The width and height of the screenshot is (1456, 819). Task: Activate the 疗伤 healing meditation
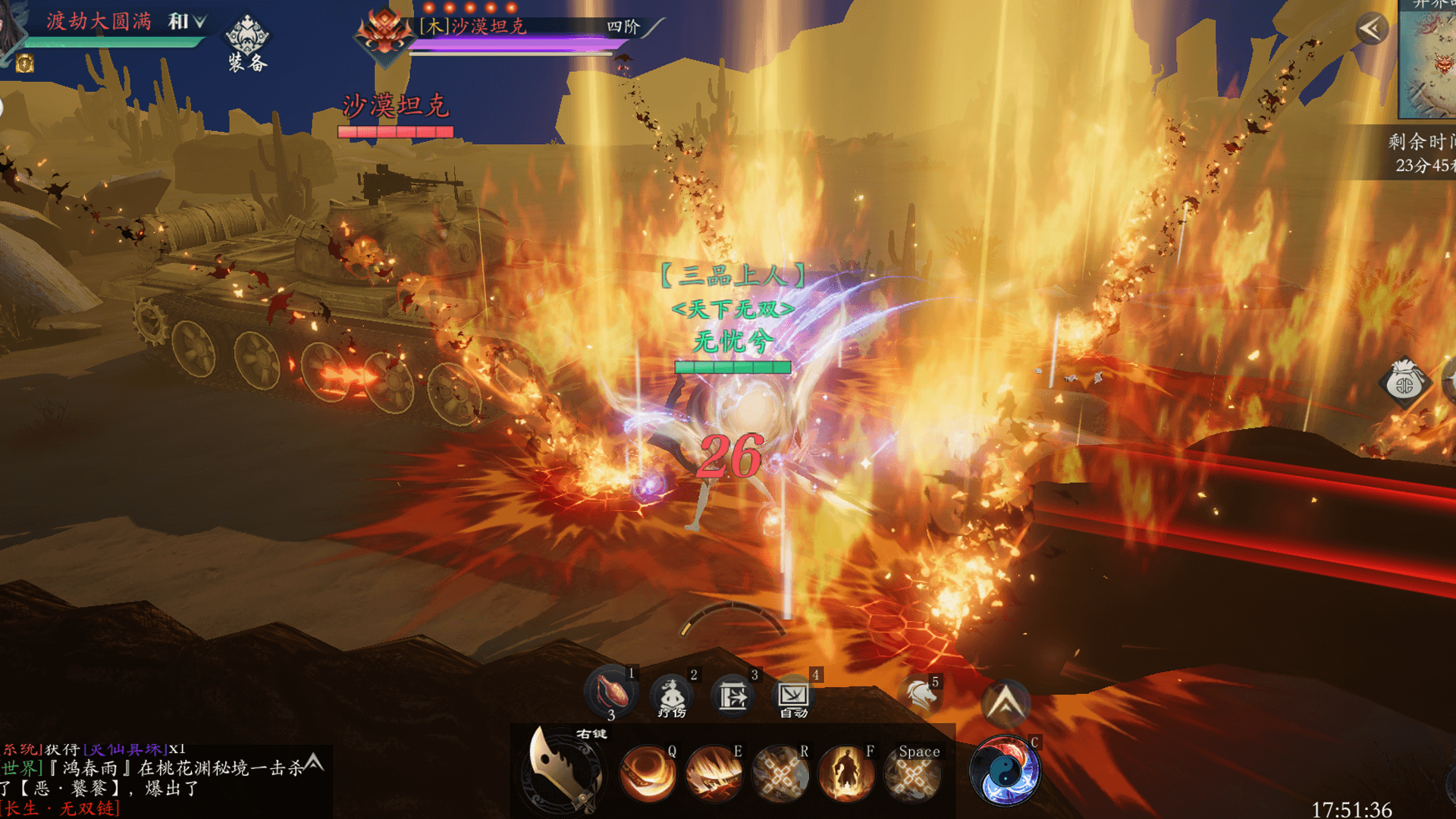[x=671, y=695]
